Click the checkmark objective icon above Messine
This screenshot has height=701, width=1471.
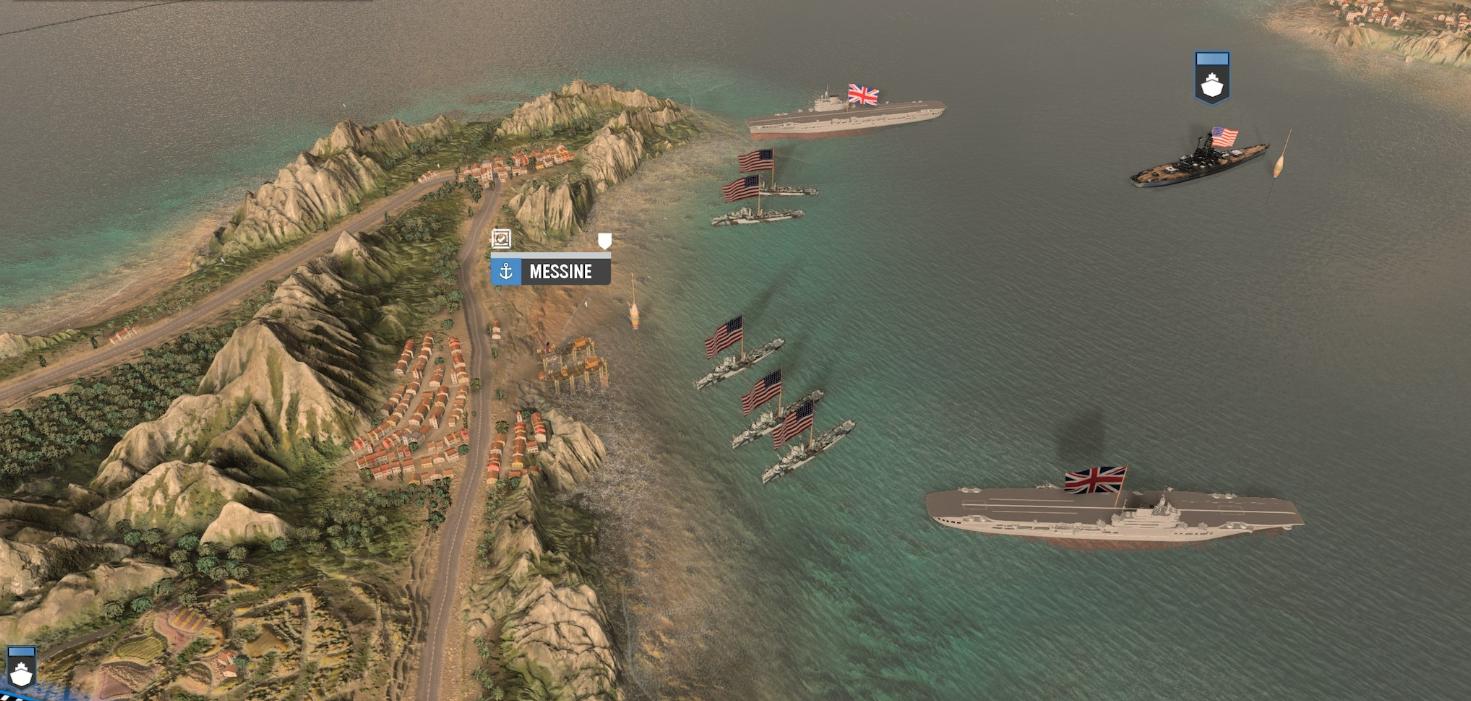click(501, 239)
